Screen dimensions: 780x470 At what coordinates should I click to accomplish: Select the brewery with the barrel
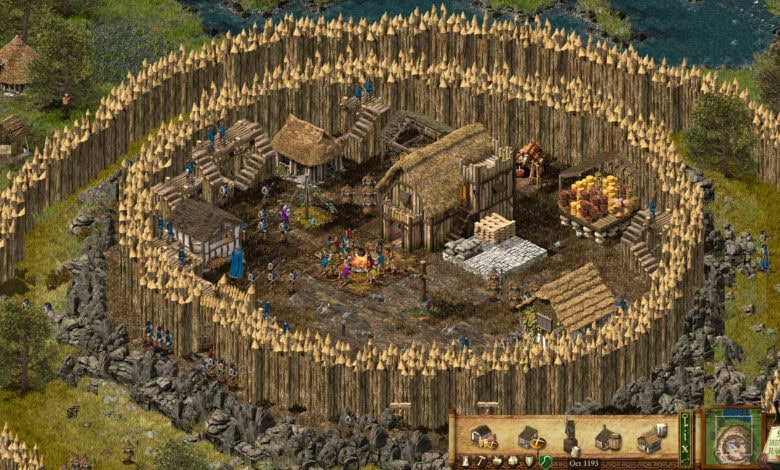(x=608, y=438)
